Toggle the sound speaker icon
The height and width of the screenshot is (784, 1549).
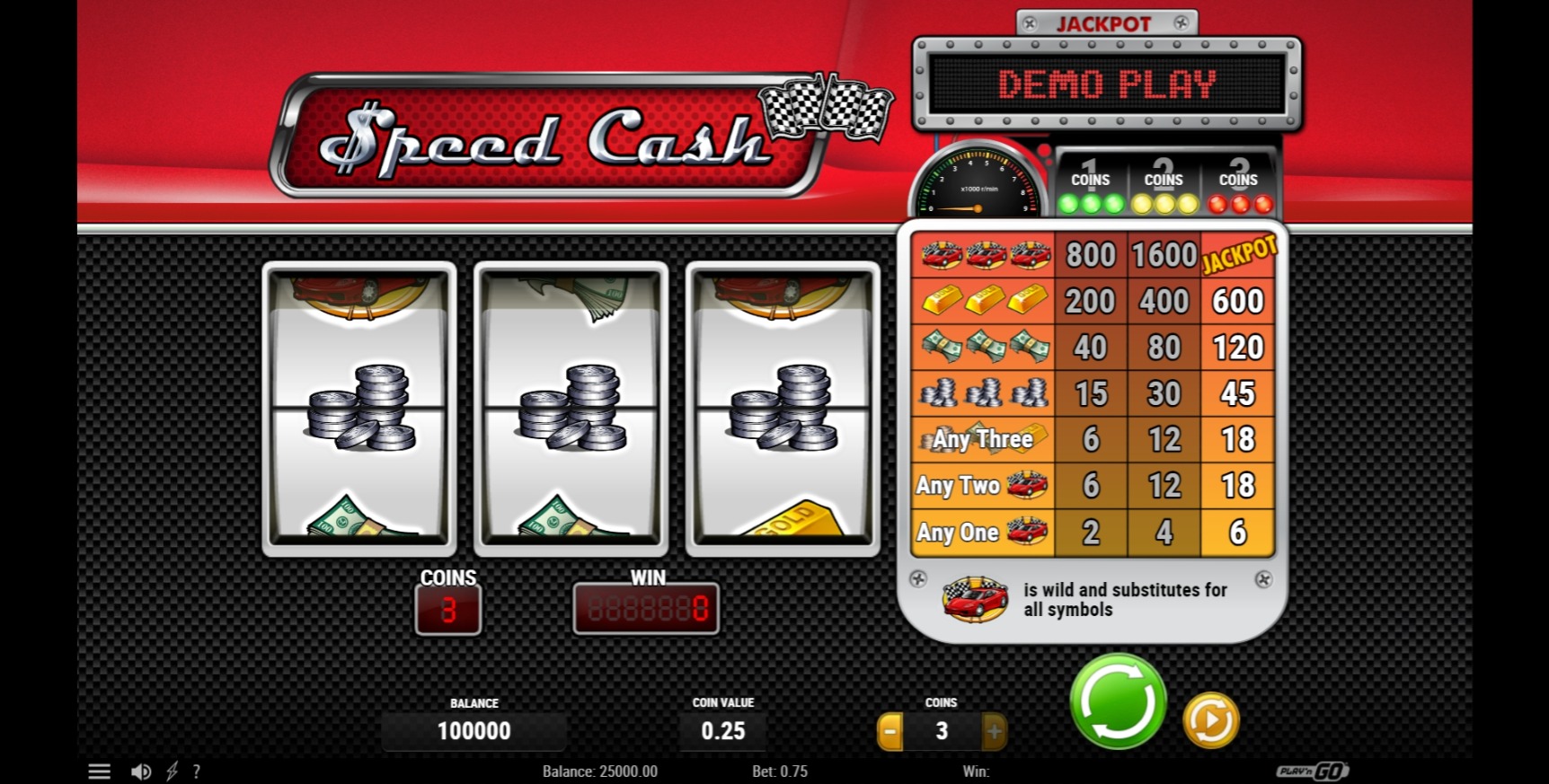click(x=141, y=771)
